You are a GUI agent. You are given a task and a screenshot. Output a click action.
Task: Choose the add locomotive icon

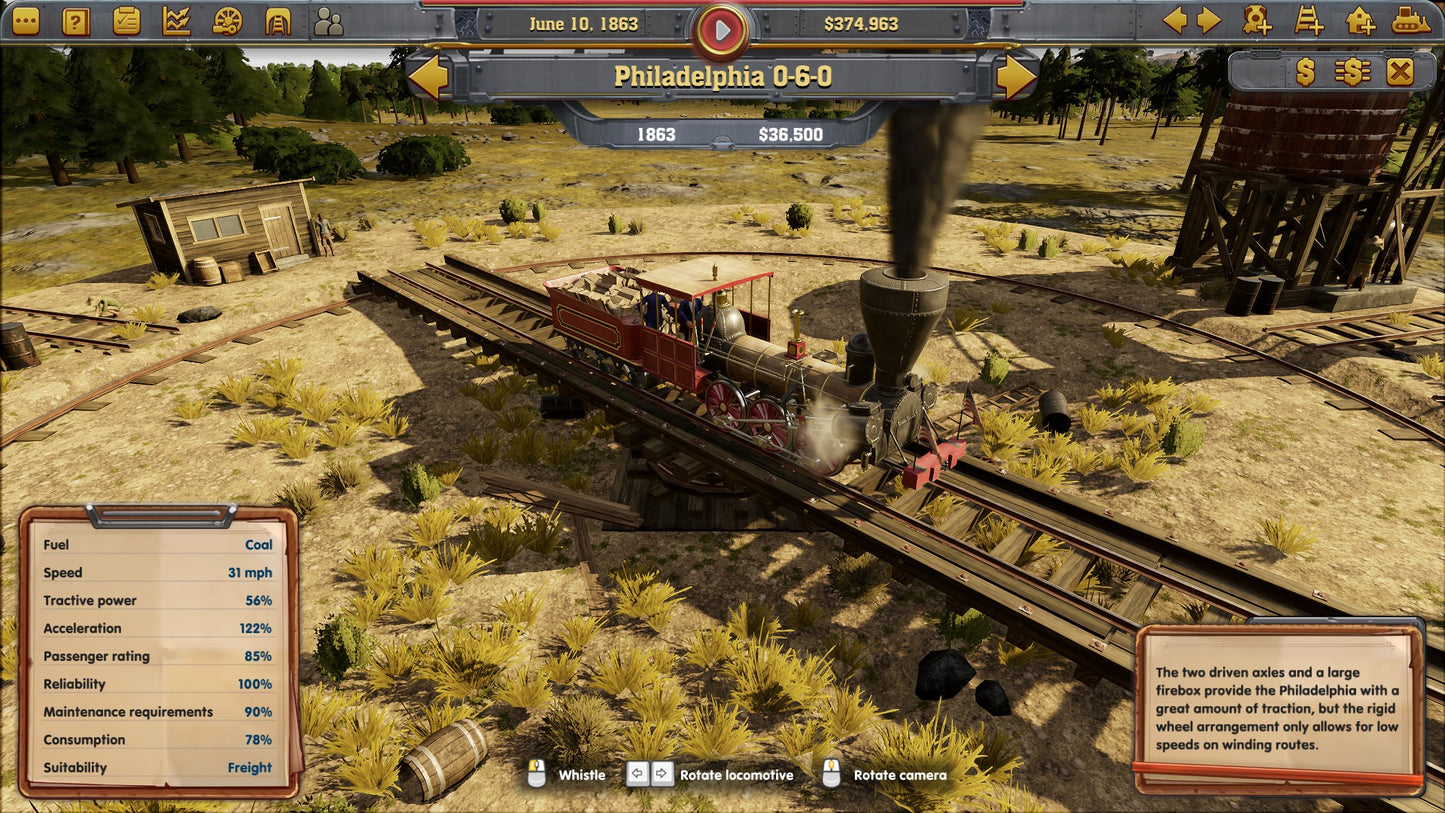click(x=1257, y=20)
